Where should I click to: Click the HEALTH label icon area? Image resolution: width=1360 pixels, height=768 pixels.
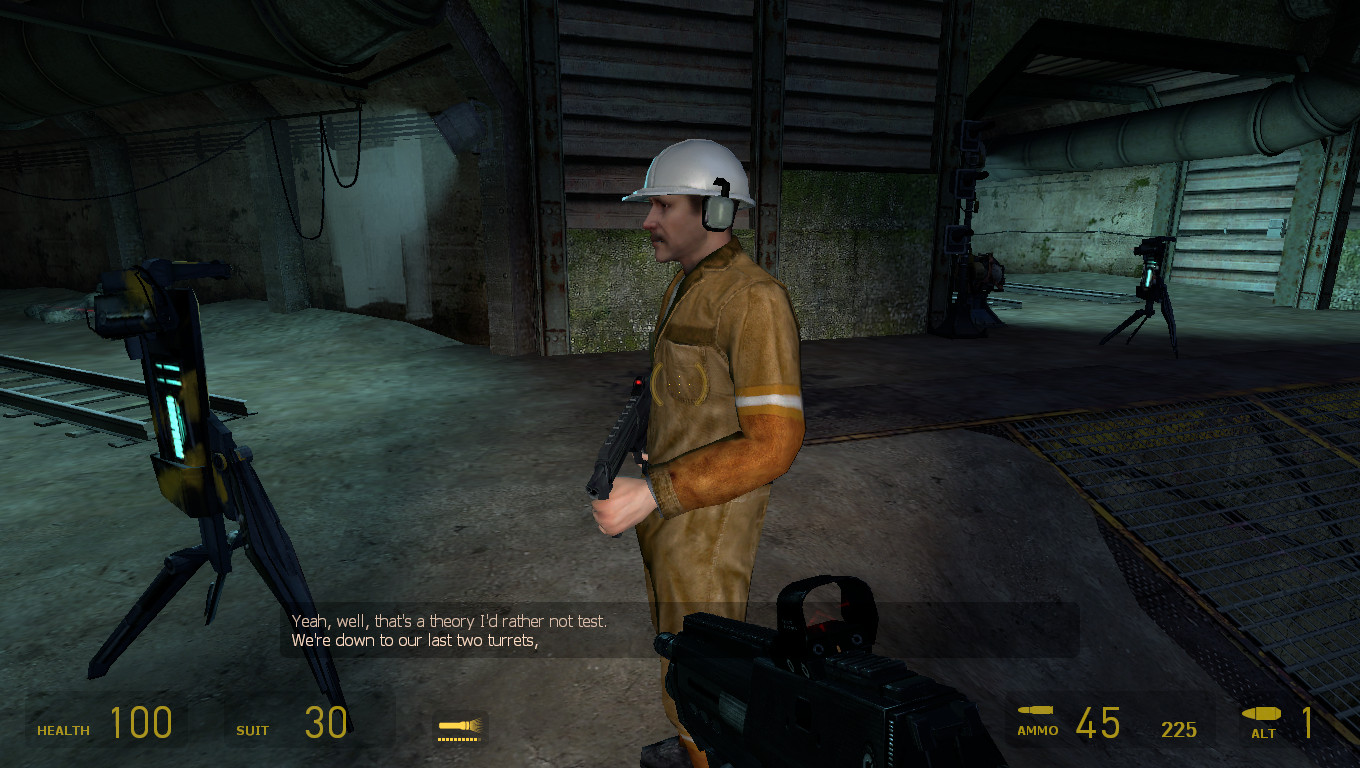[62, 731]
